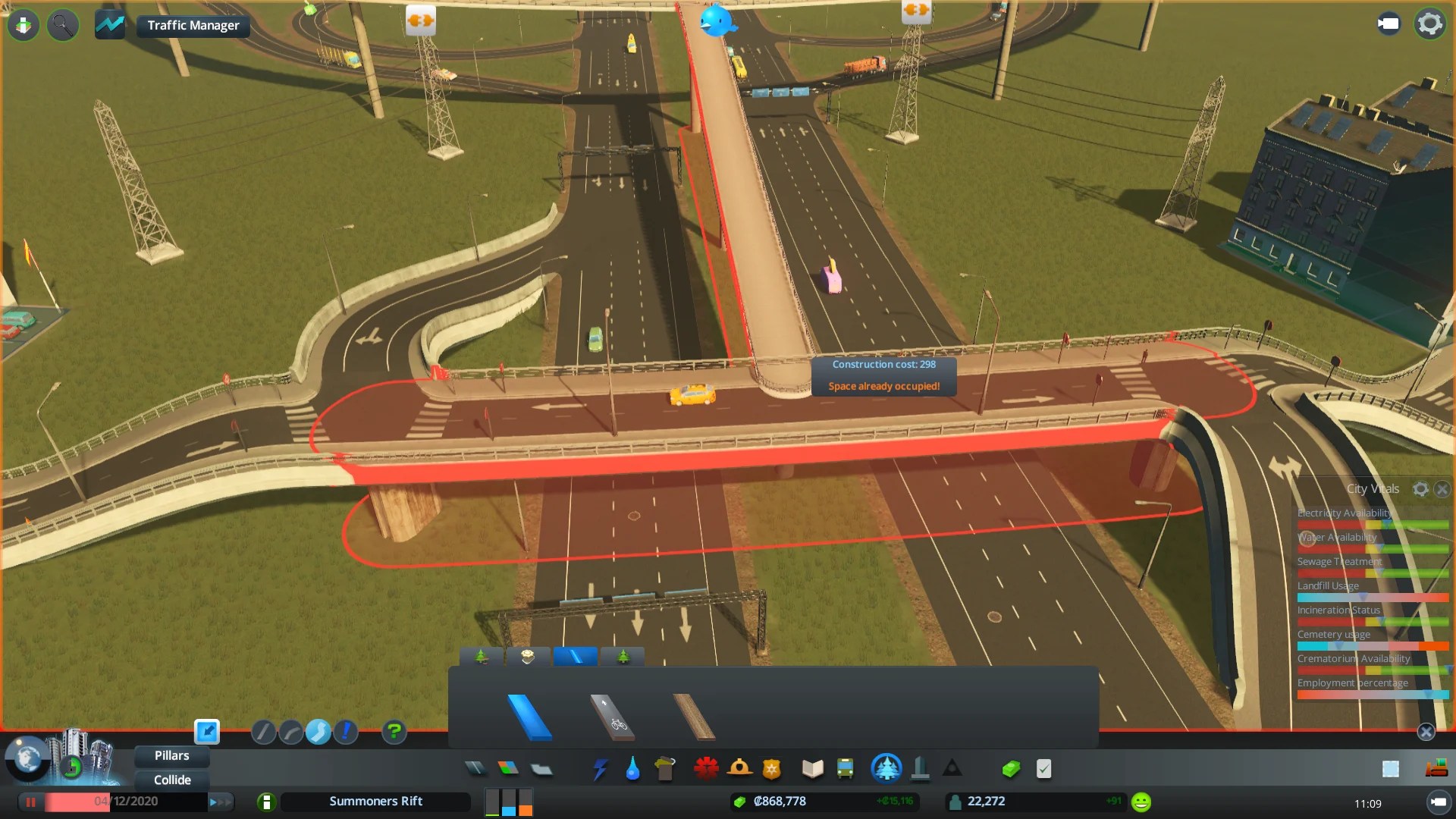1456x819 pixels.
Task: Open the Police Department menu
Action: coord(772,769)
